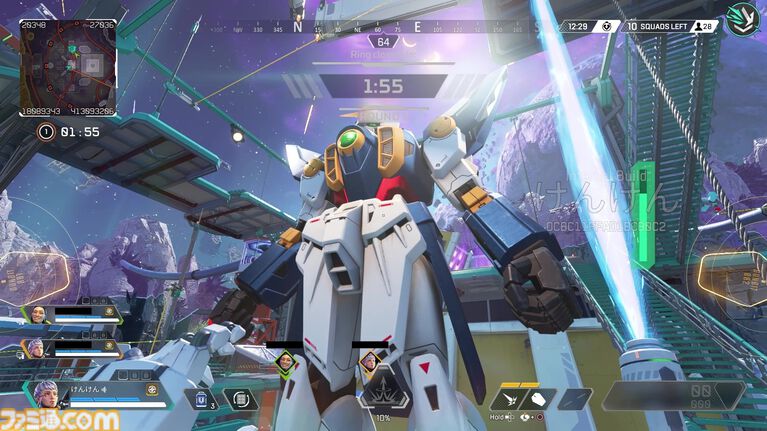Select the dark-haired teammate's portrait in squad list
Viewport: 767px width, 431px height.
click(37, 315)
